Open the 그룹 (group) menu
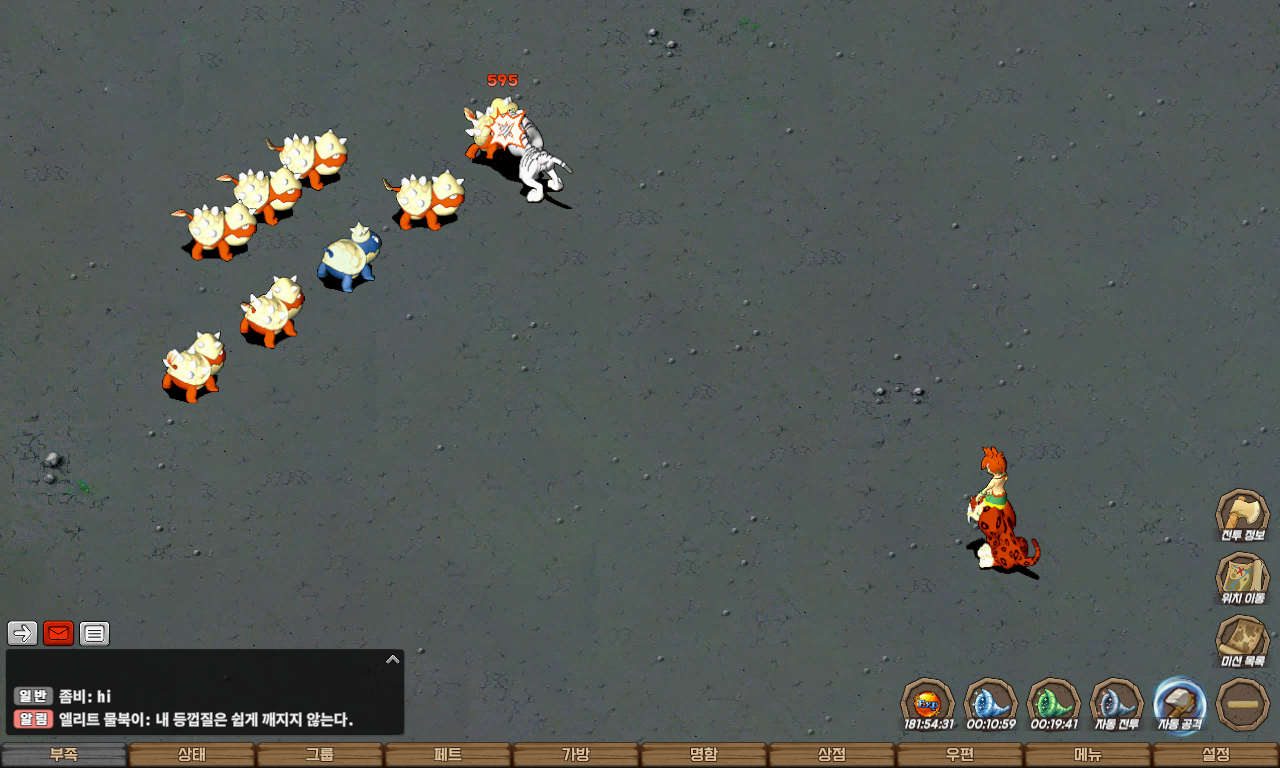This screenshot has height=768, width=1280. pyautogui.click(x=320, y=755)
